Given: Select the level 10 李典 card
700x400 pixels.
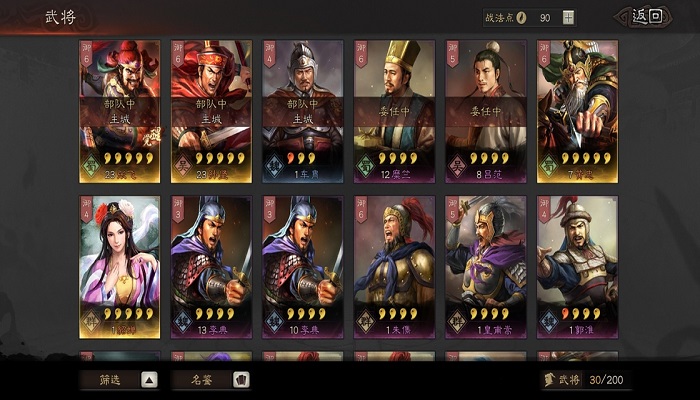Looking at the screenshot, I should click(x=302, y=266).
